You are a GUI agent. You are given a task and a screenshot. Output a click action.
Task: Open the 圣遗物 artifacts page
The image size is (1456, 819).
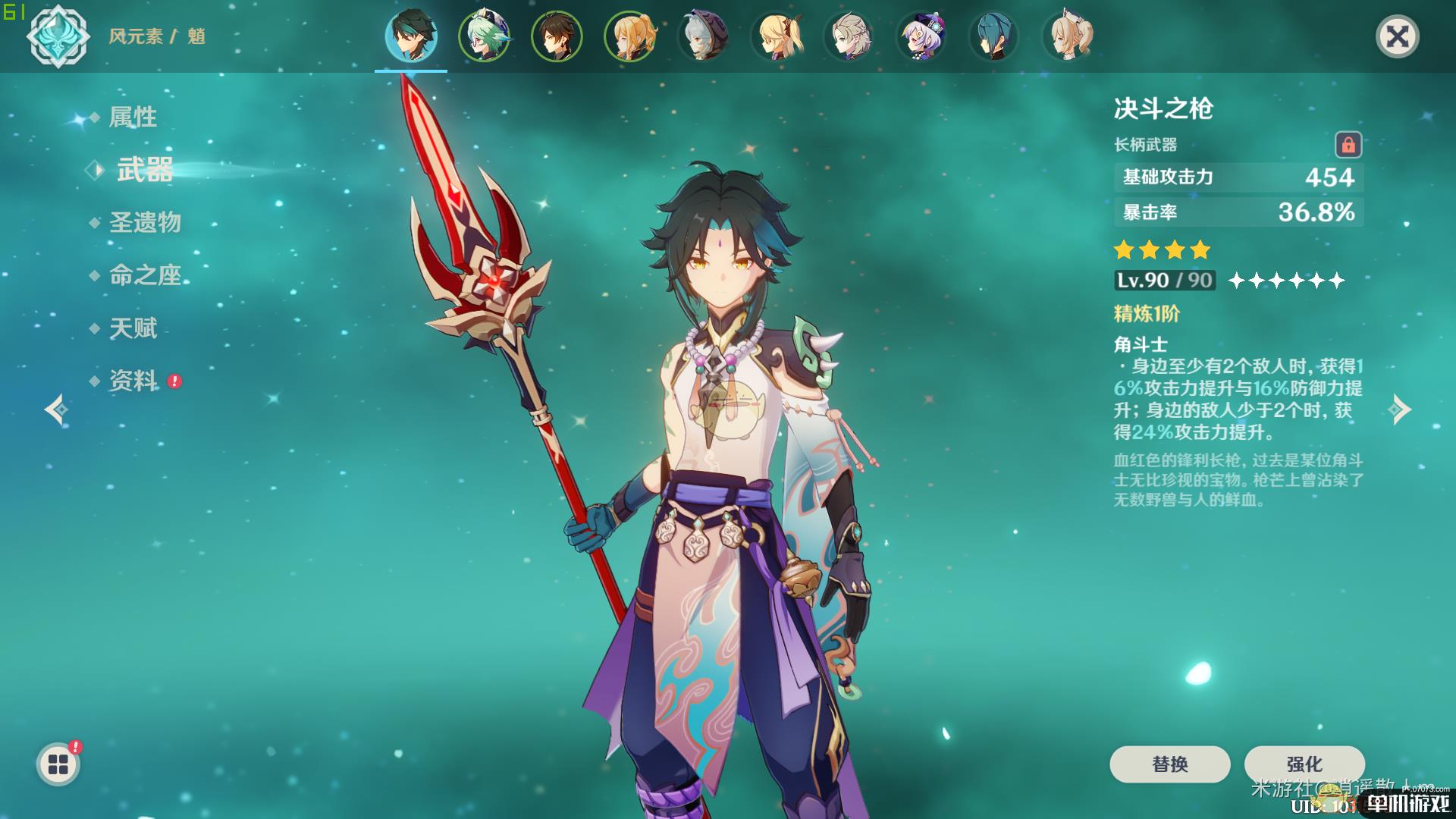(145, 222)
